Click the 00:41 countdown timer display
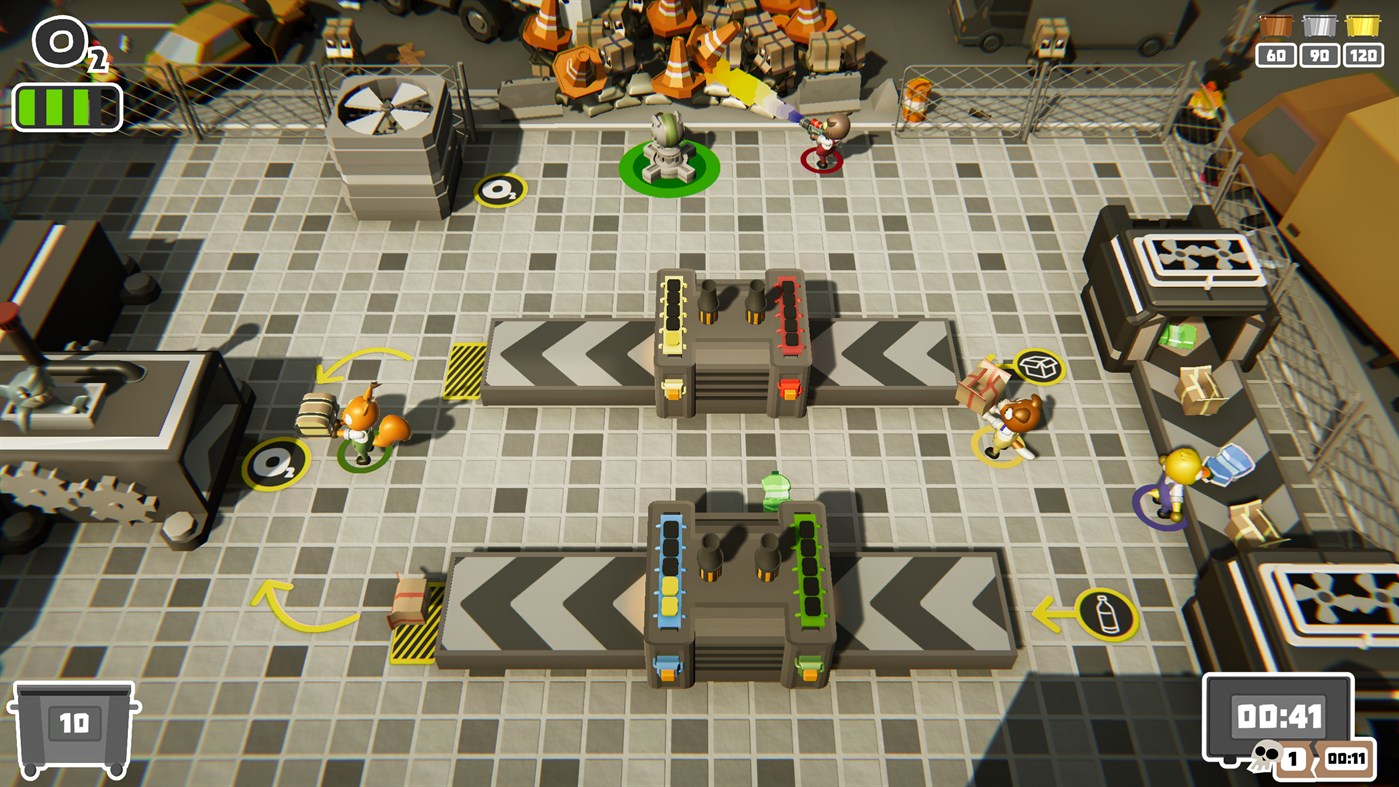Screen dimensions: 1399x787 pyautogui.click(x=1277, y=718)
